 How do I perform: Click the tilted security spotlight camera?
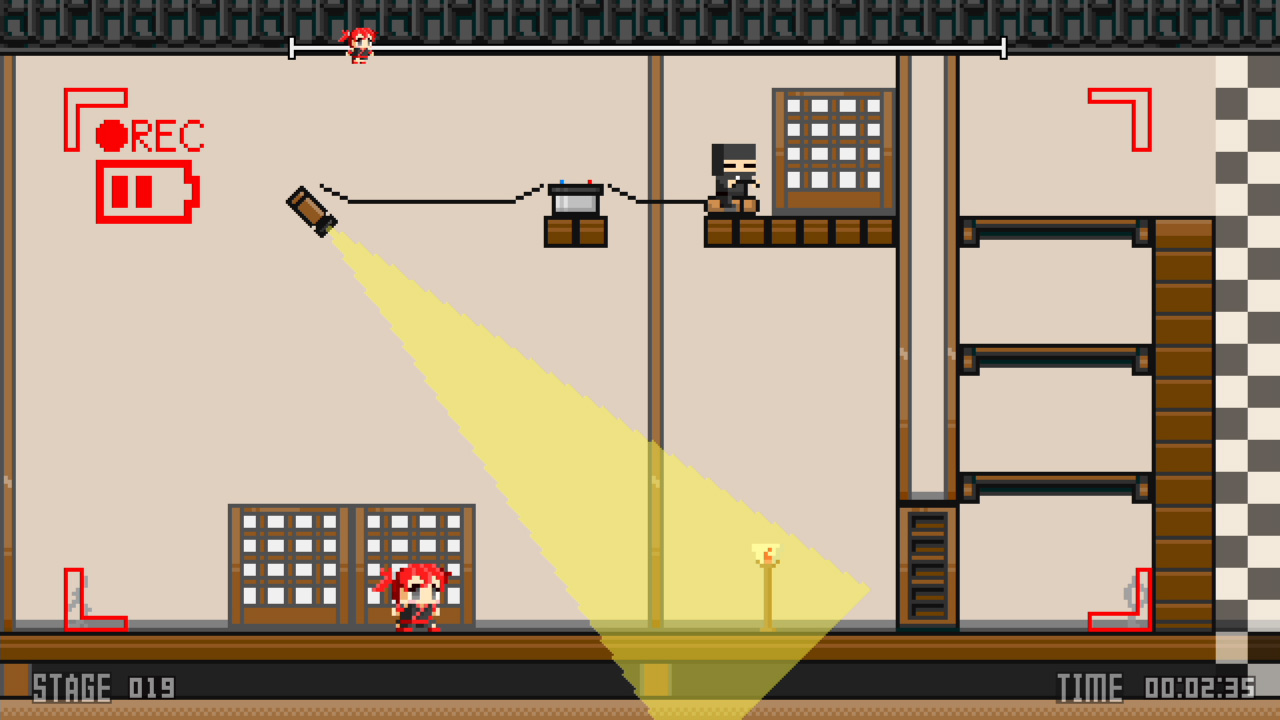(313, 210)
